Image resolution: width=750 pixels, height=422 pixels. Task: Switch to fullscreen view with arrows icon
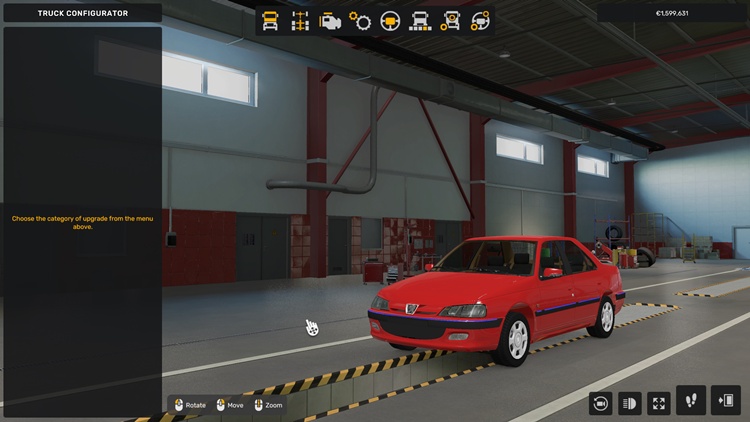pos(659,402)
